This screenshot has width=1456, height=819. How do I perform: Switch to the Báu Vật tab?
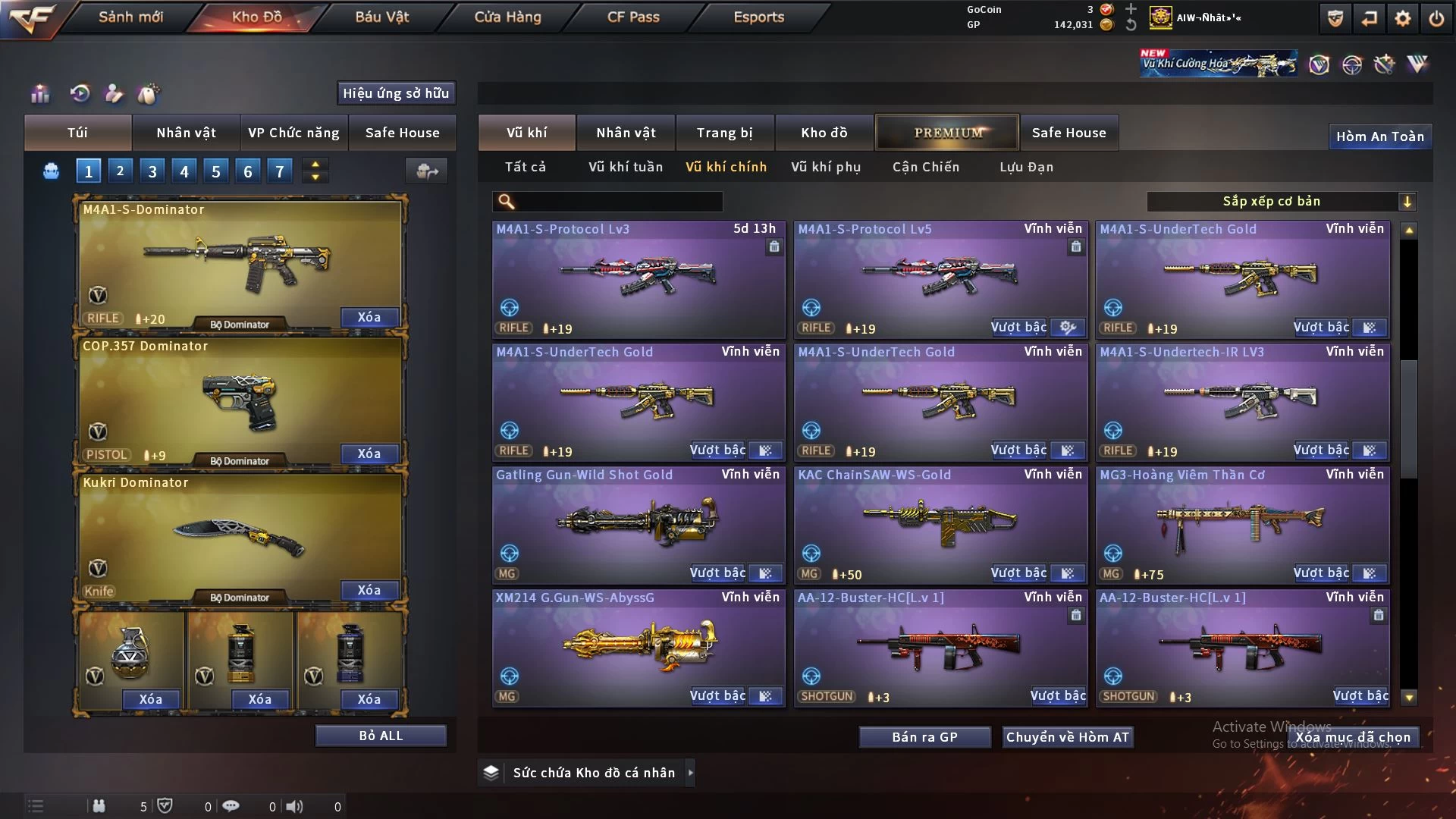pos(381,17)
